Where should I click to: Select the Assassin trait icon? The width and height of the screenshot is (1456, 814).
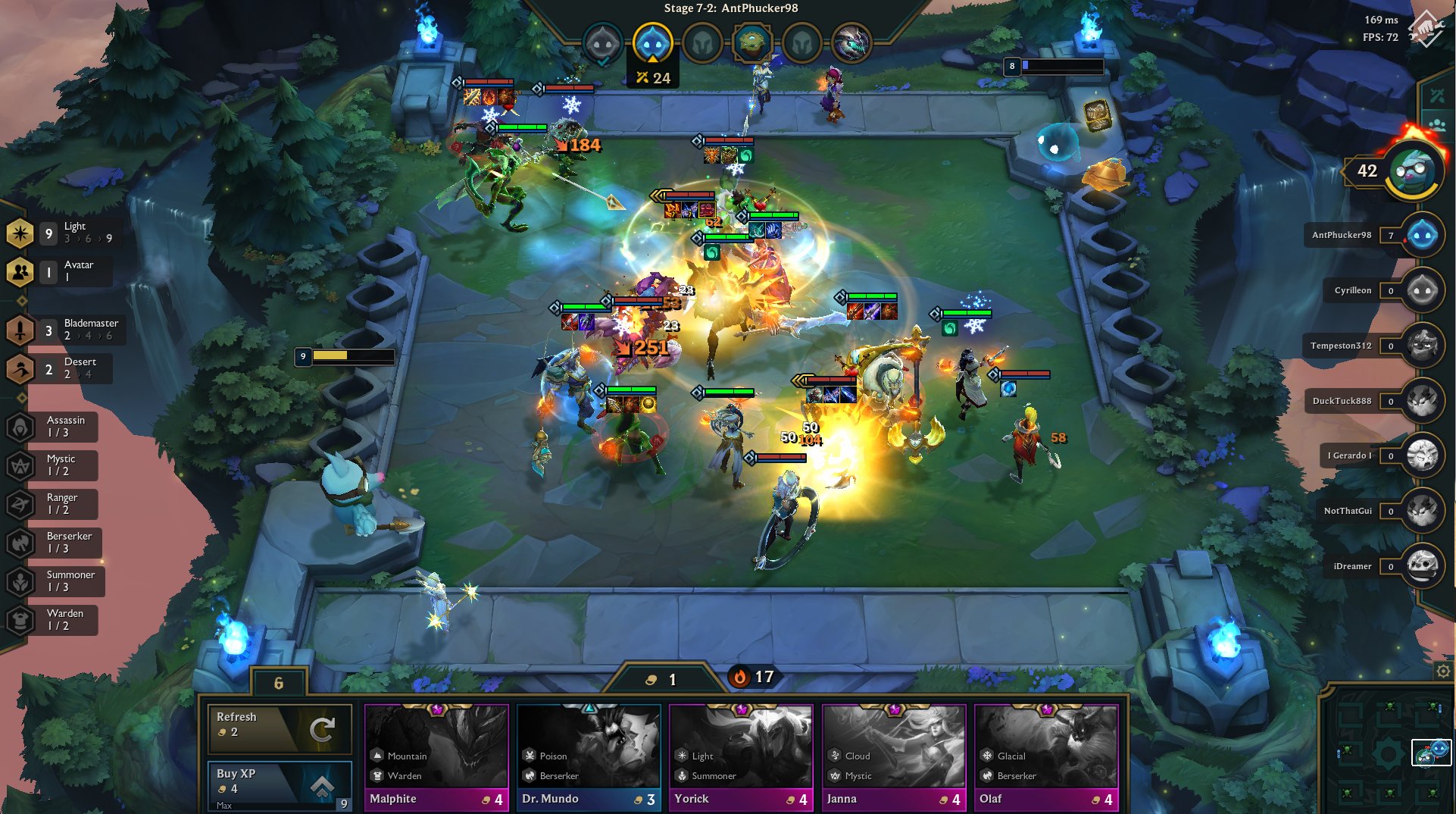[x=20, y=427]
